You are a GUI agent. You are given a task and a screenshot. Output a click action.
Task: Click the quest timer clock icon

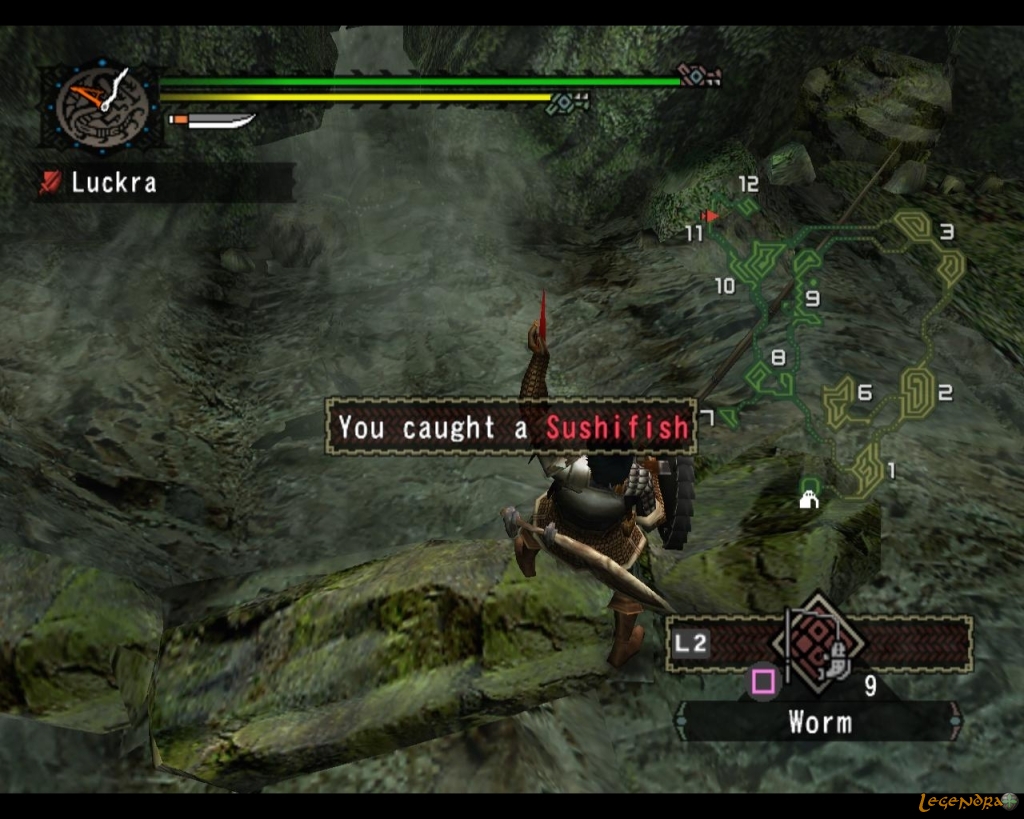click(x=102, y=104)
